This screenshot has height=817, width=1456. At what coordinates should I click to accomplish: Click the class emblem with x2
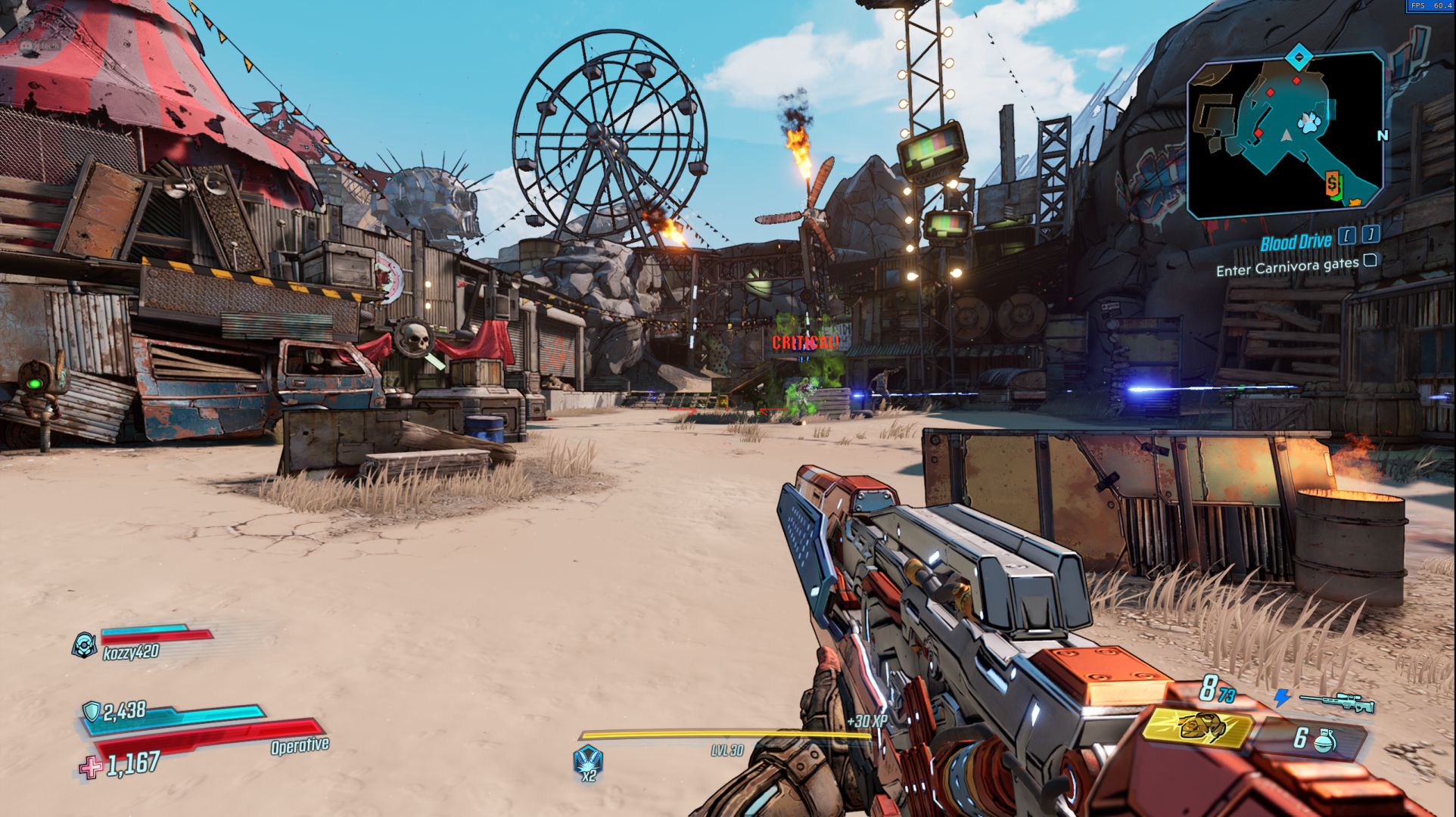tap(588, 760)
